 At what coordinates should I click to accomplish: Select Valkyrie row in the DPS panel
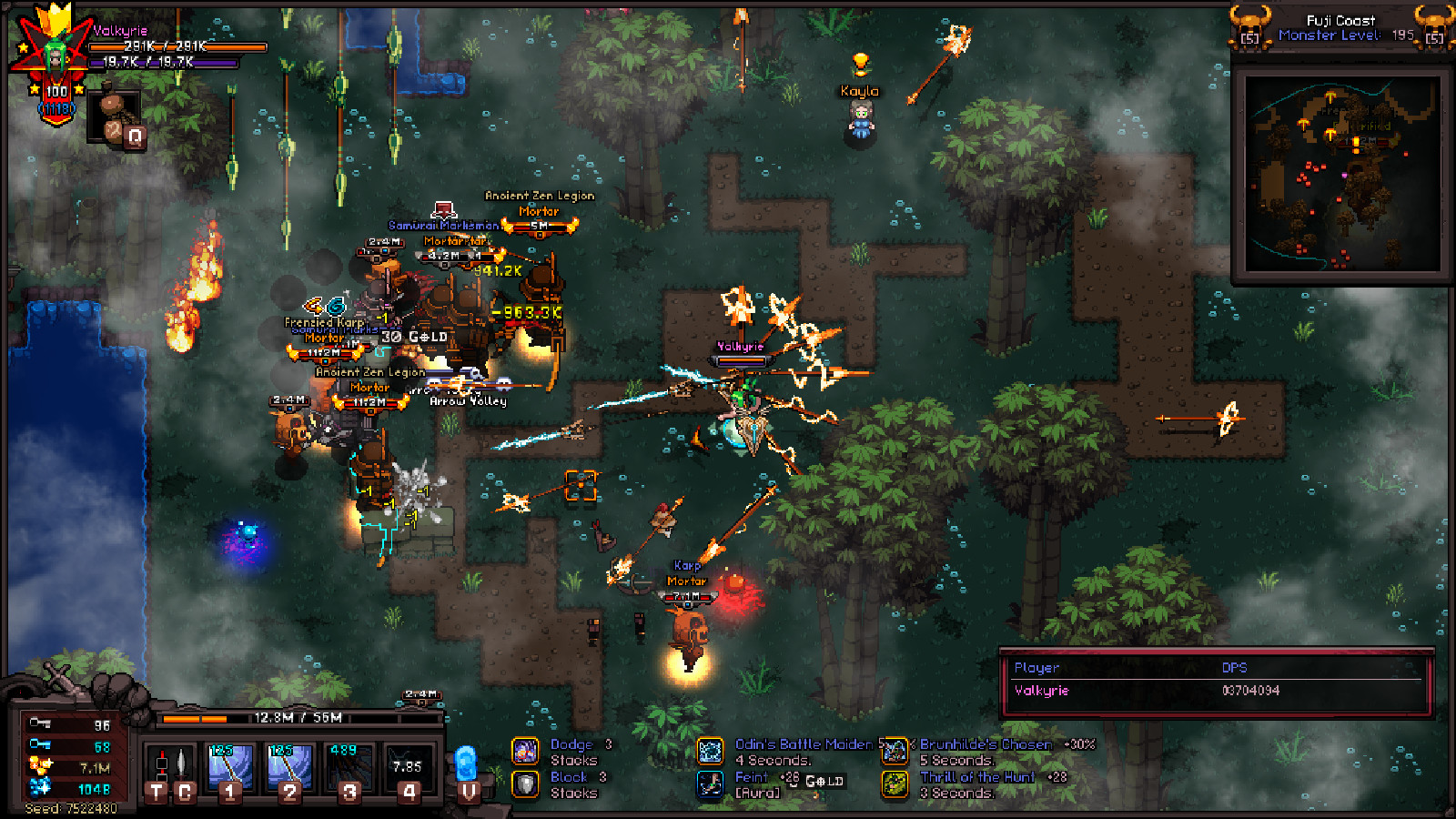click(1216, 691)
